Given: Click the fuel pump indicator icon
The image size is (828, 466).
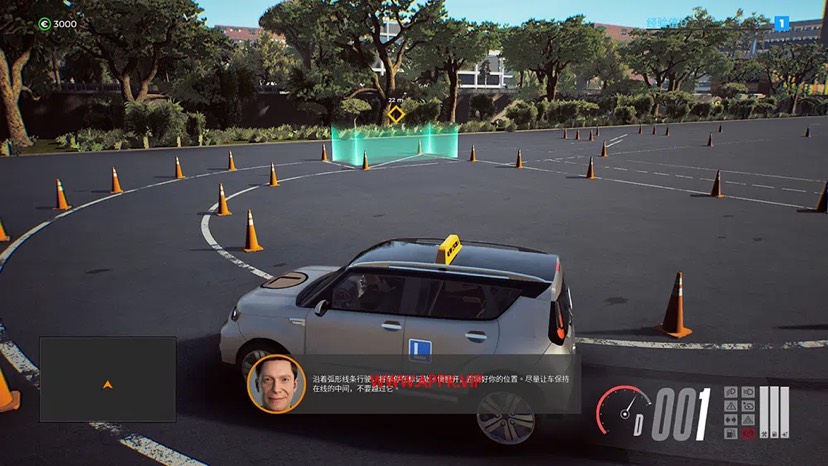Looking at the screenshot, I should click(x=731, y=433).
